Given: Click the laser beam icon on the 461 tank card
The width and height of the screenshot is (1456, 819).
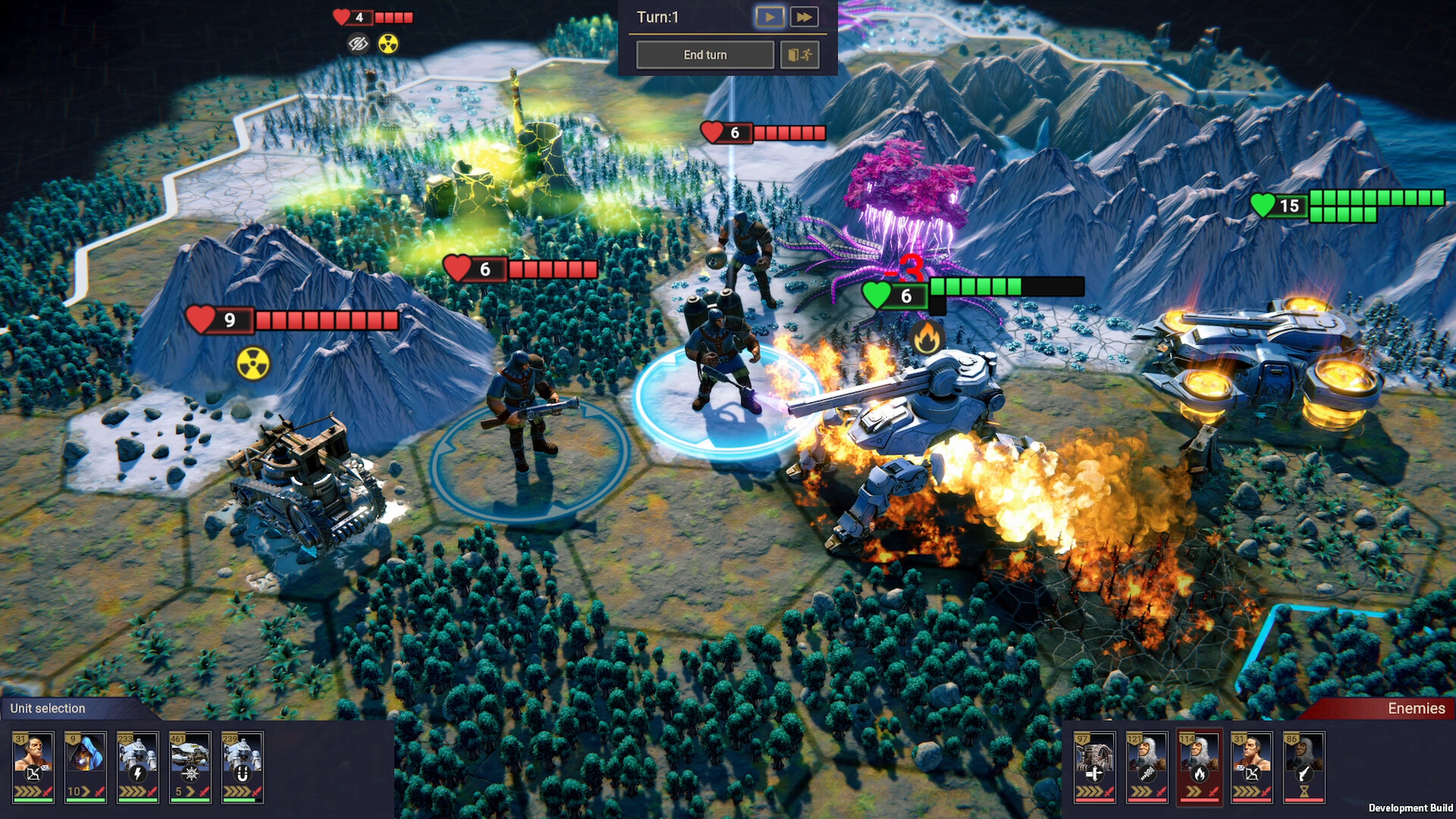Looking at the screenshot, I should click(190, 774).
